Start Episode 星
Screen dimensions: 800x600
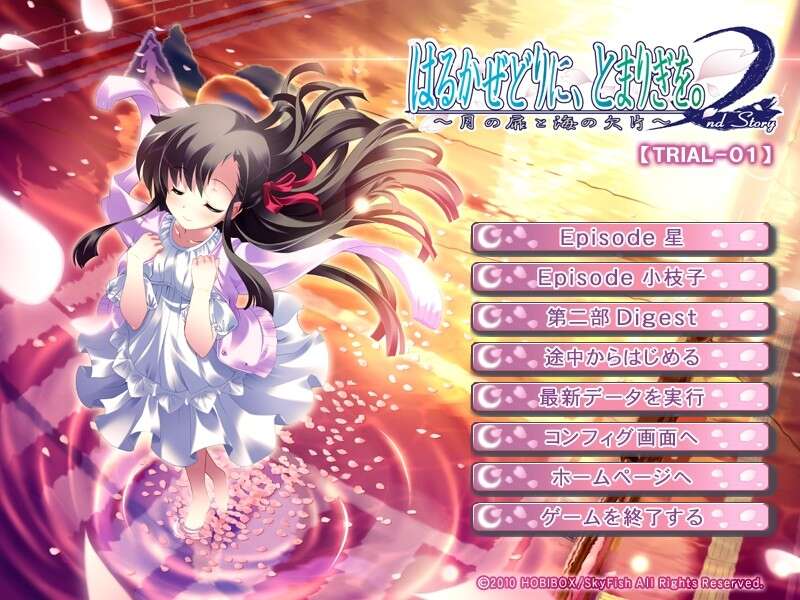tap(621, 238)
